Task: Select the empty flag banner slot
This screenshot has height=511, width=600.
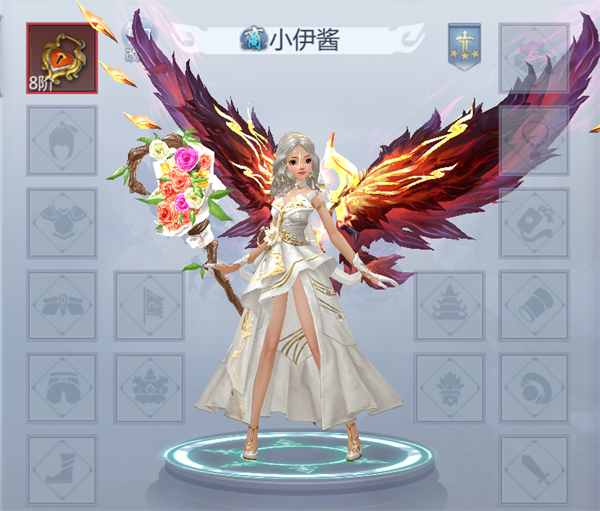Action: coord(150,305)
